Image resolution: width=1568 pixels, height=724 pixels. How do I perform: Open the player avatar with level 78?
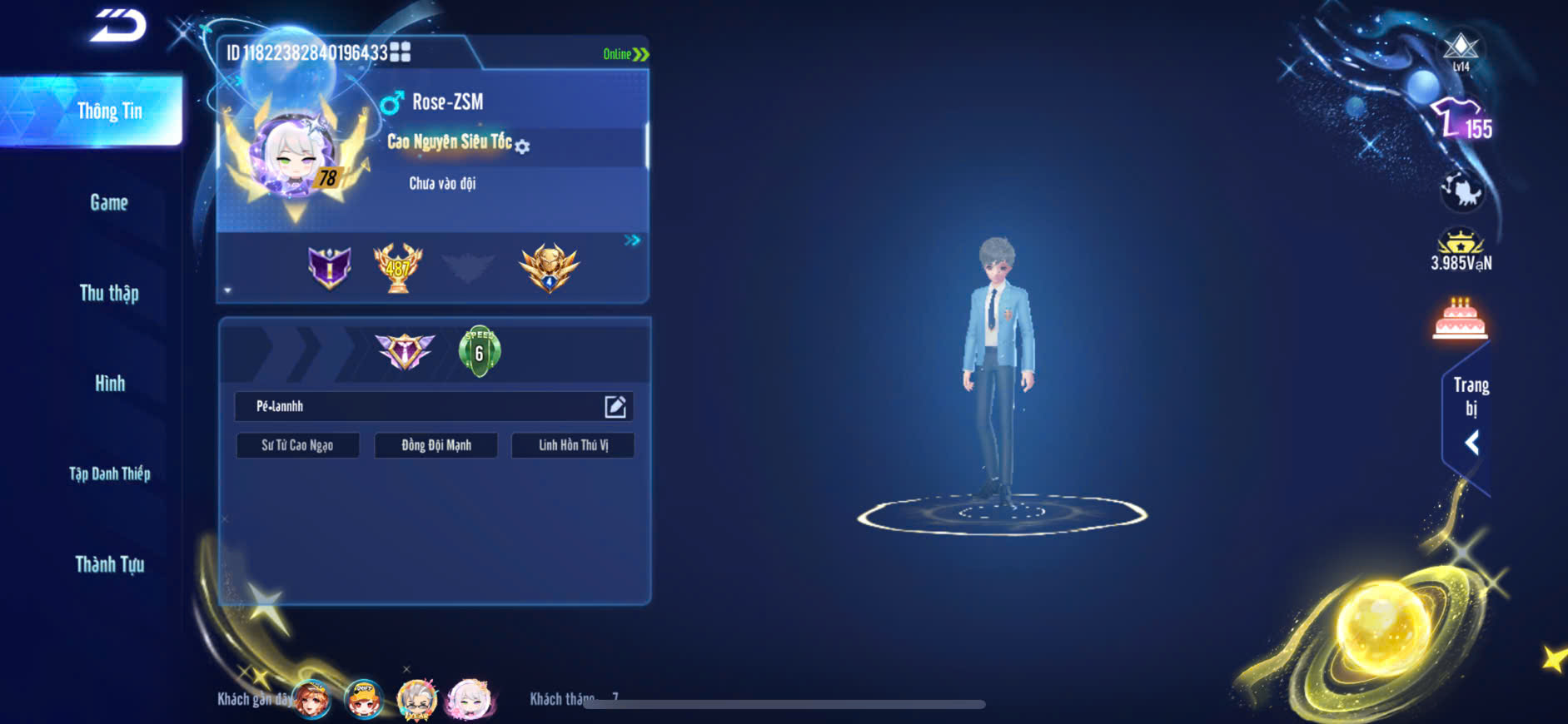point(296,158)
